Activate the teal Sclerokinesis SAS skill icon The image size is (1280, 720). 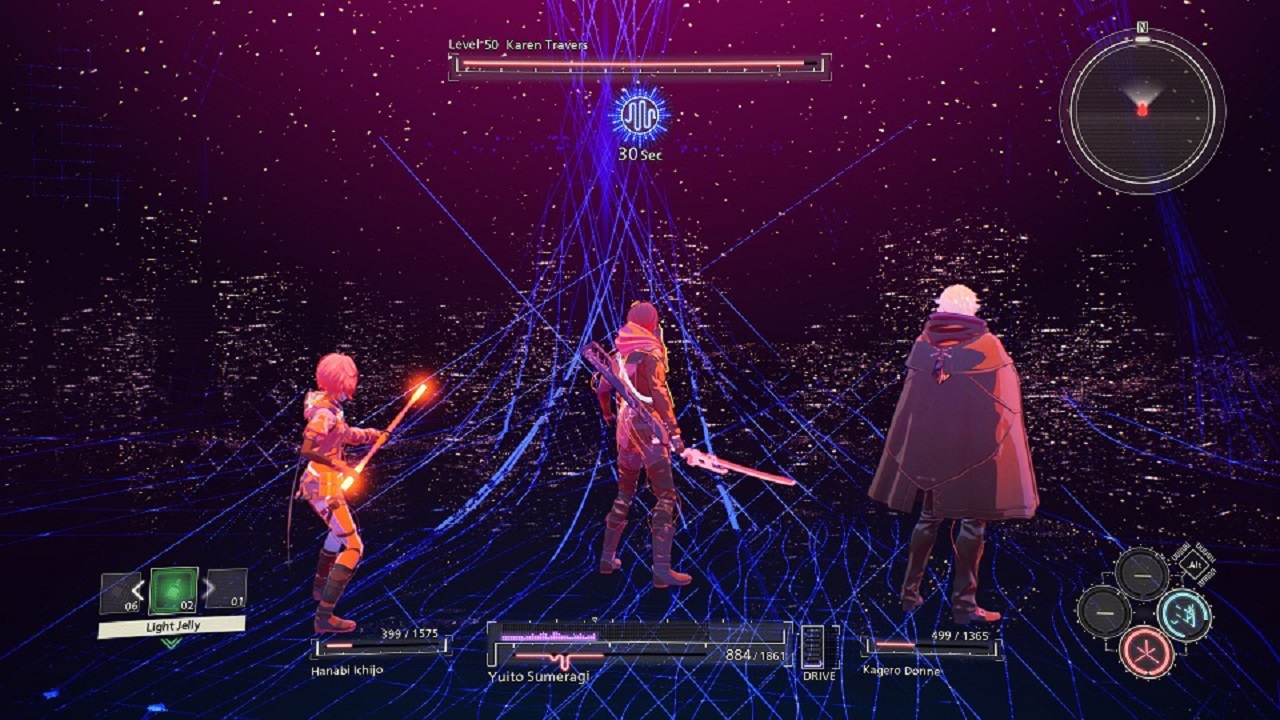click(1184, 615)
